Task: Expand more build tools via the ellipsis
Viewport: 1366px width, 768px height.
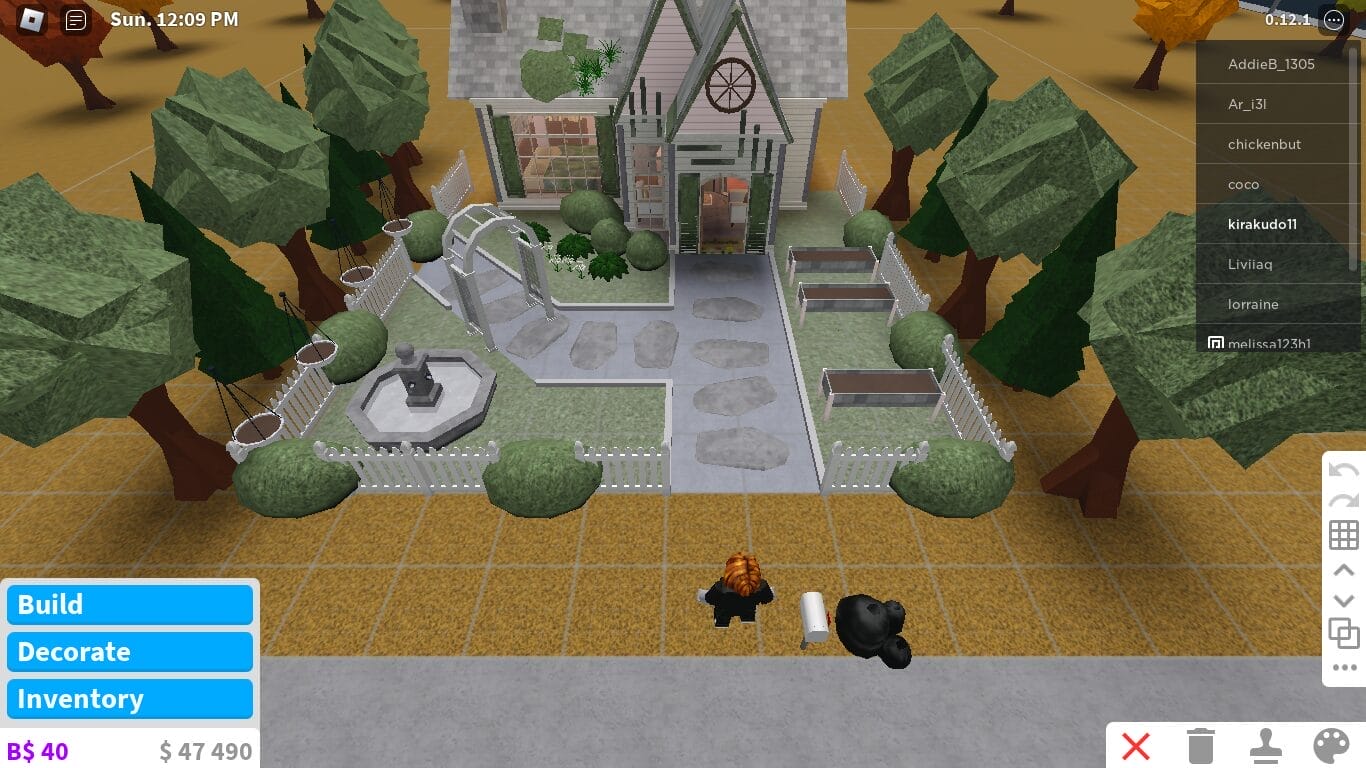Action: (1344, 668)
